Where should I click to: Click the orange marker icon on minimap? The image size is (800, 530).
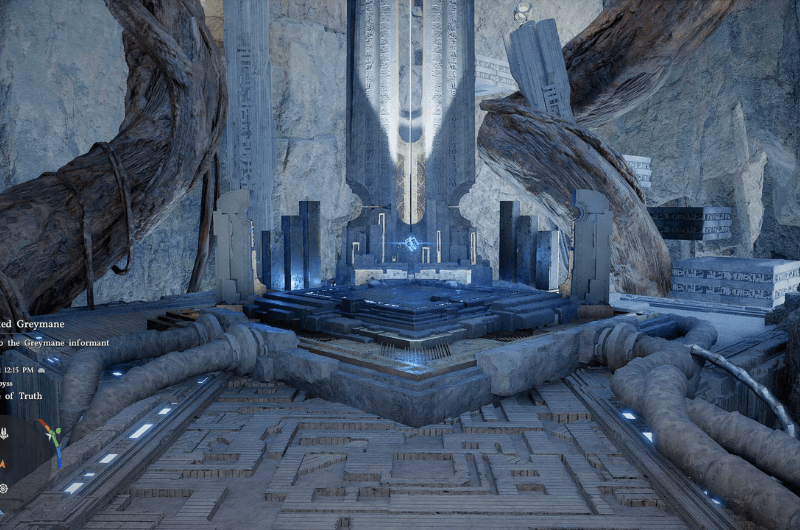(4, 463)
